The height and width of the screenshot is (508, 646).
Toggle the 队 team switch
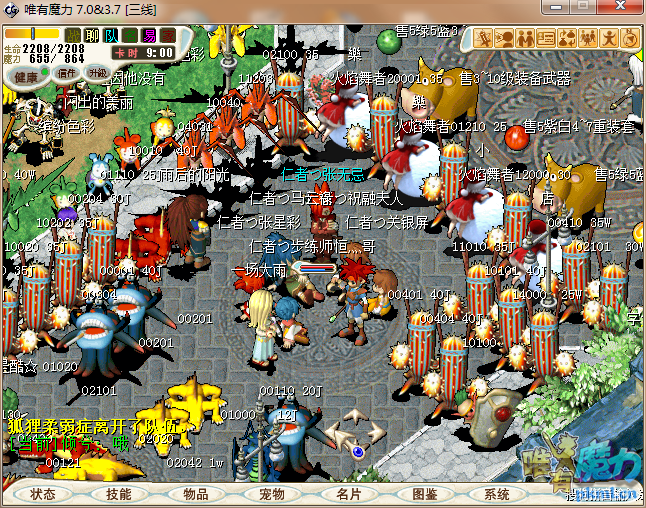(x=111, y=36)
